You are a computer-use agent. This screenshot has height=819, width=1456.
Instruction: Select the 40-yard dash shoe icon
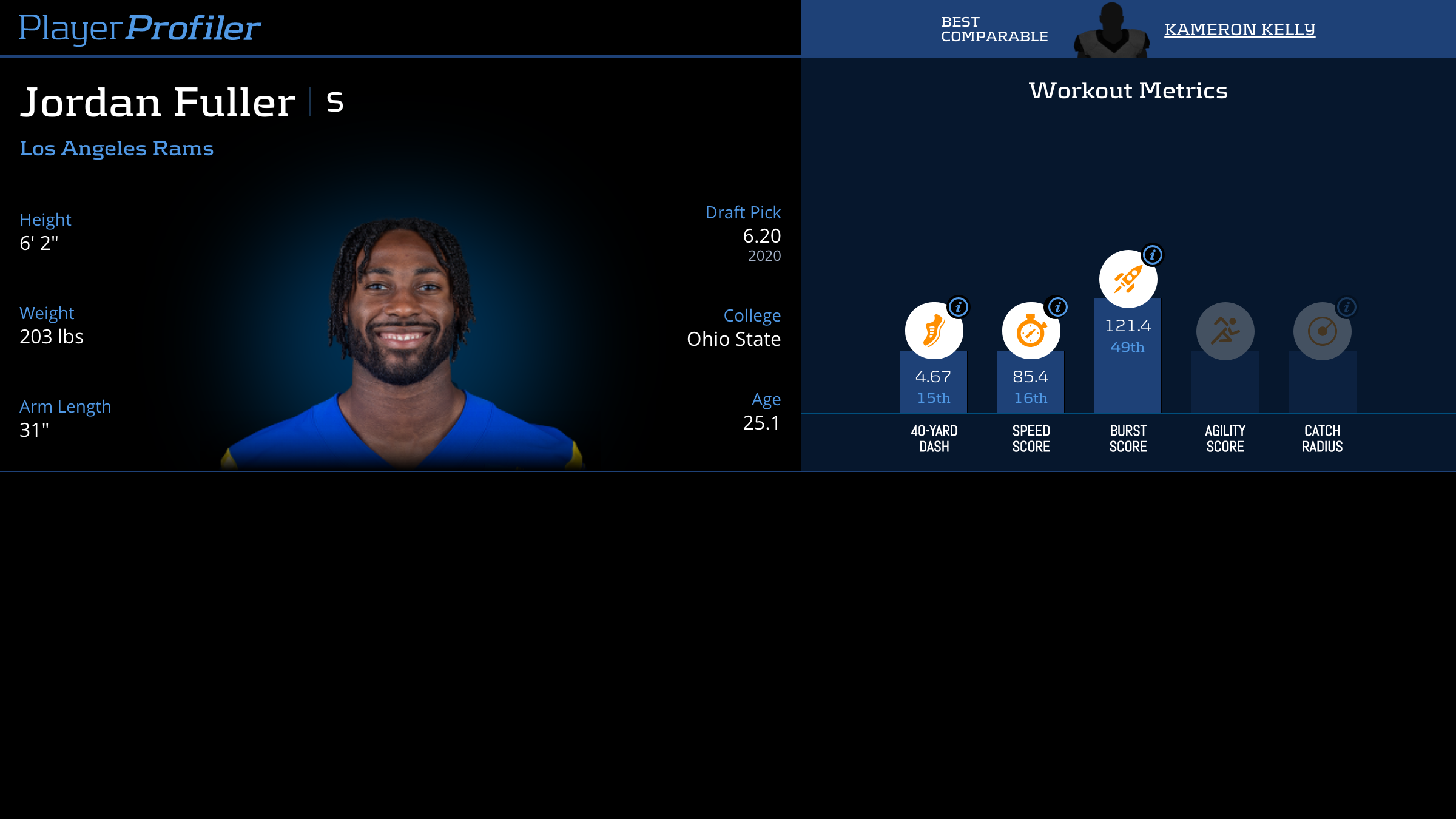(x=934, y=331)
